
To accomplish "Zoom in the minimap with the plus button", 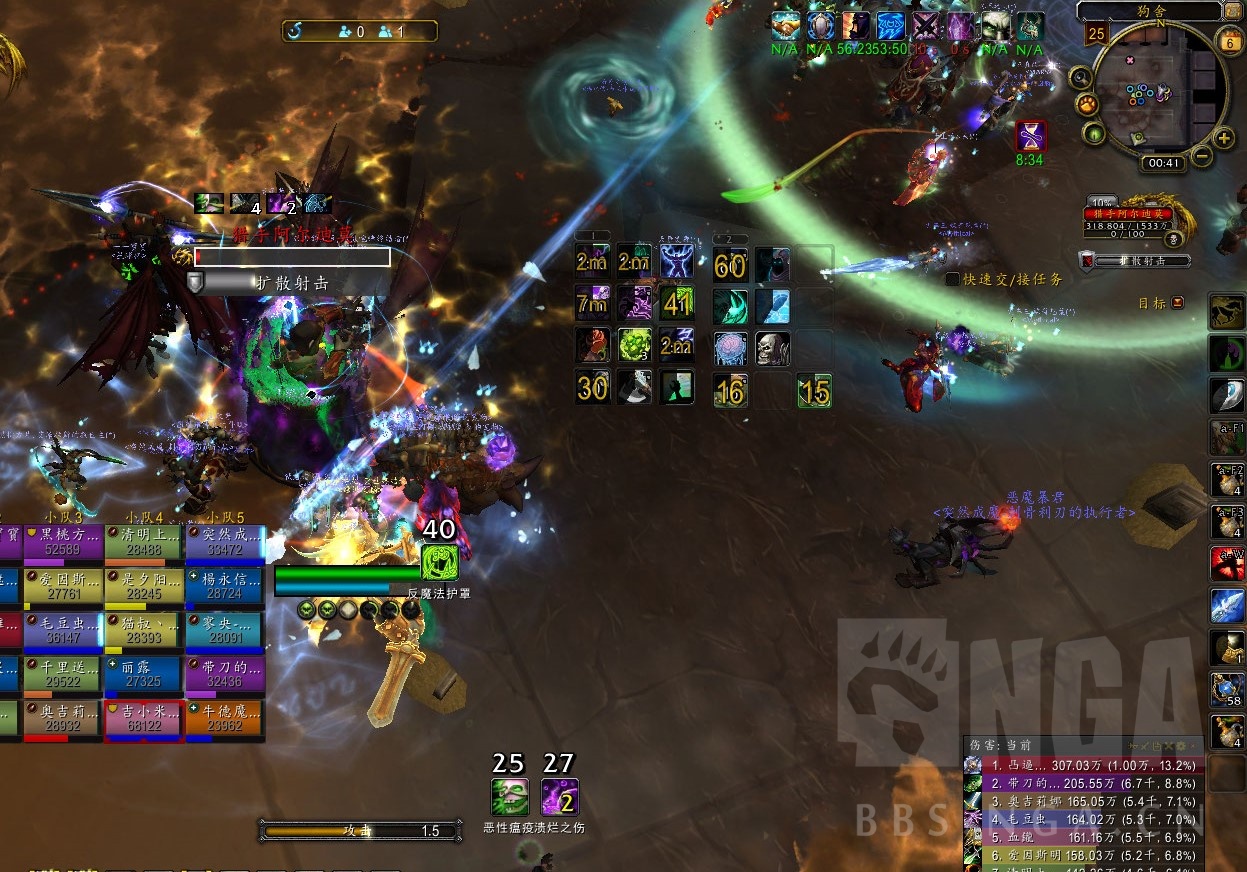I will (x=1223, y=138).
